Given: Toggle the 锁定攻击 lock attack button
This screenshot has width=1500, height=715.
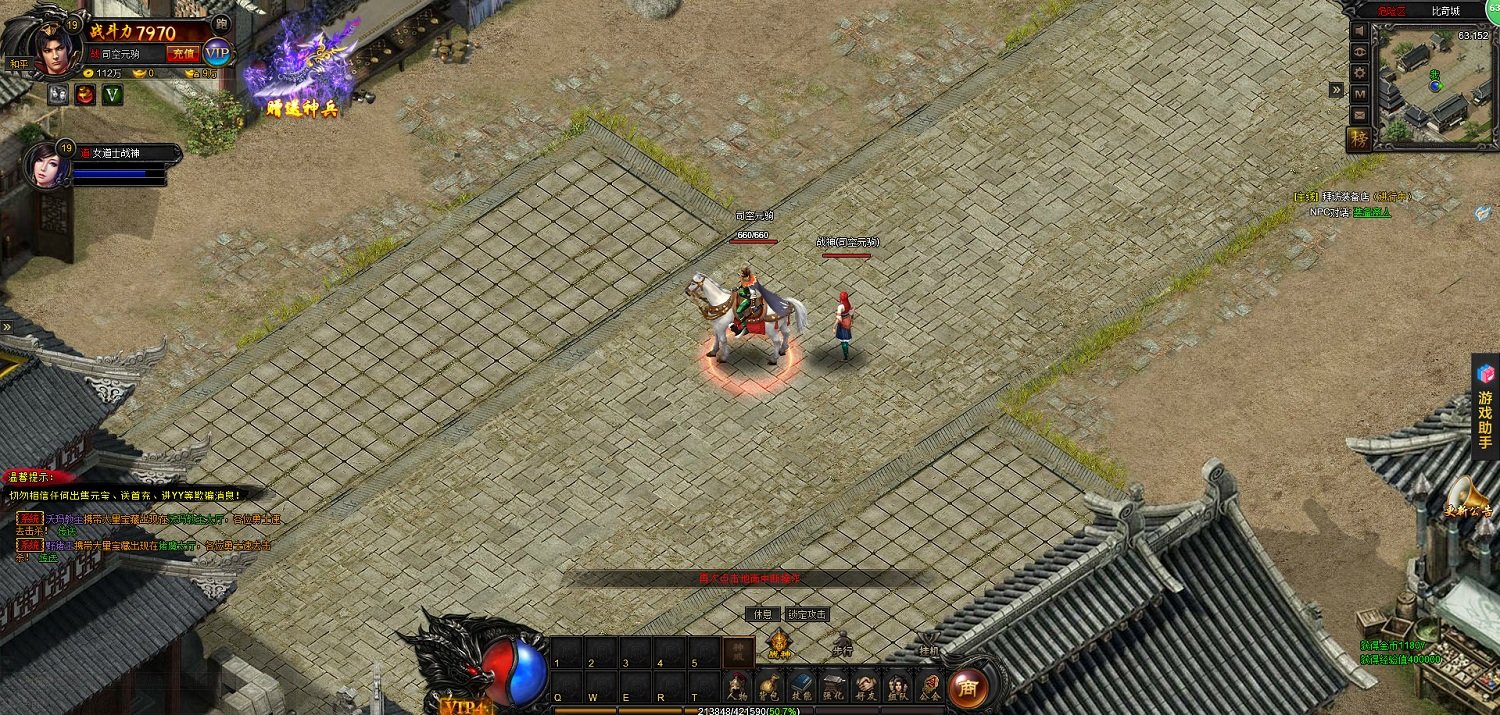Looking at the screenshot, I should coord(807,614).
